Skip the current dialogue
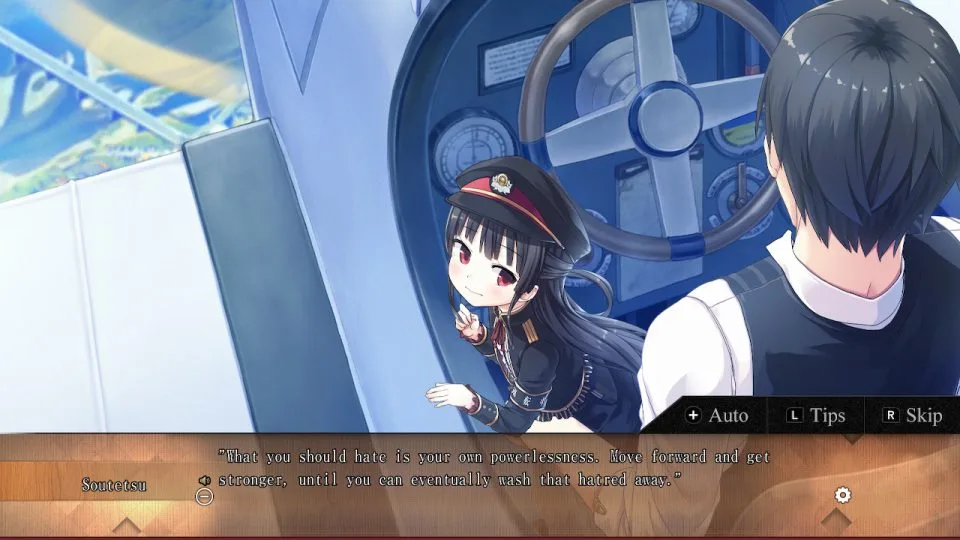 [913, 415]
